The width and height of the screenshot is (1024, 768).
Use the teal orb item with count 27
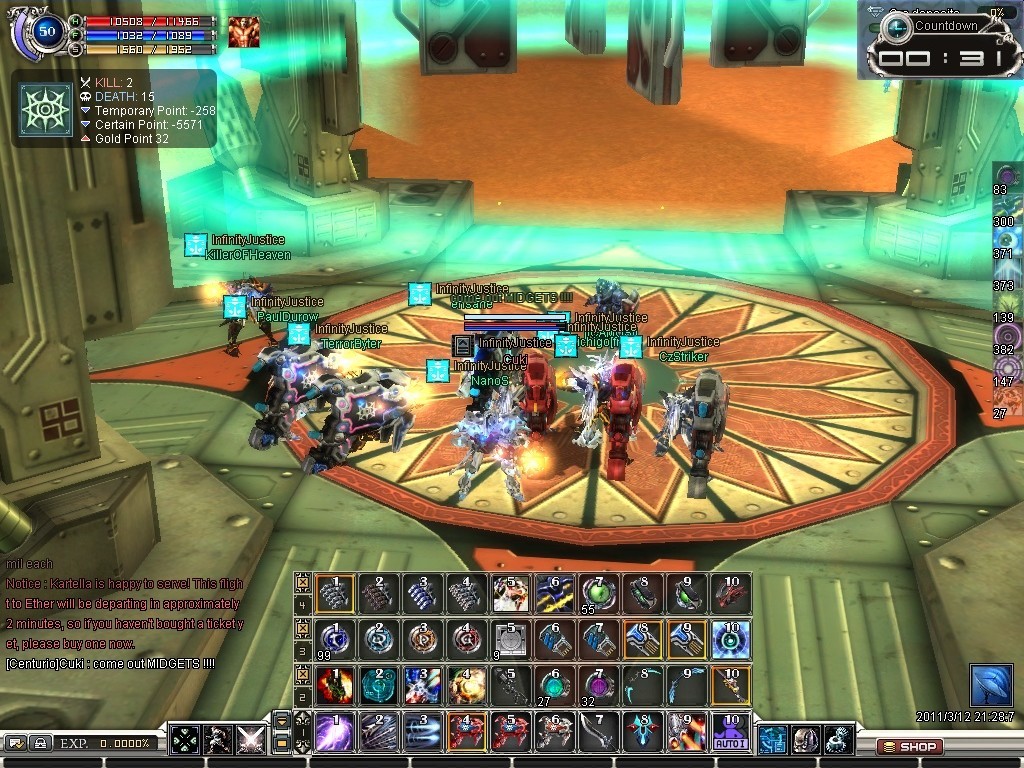pos(553,686)
